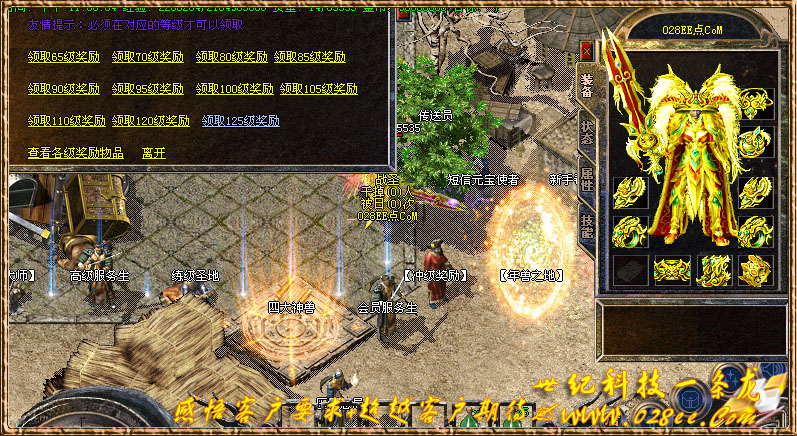The image size is (797, 436).
Task: Switch to the 装备 equipment tab
Action: 586,85
